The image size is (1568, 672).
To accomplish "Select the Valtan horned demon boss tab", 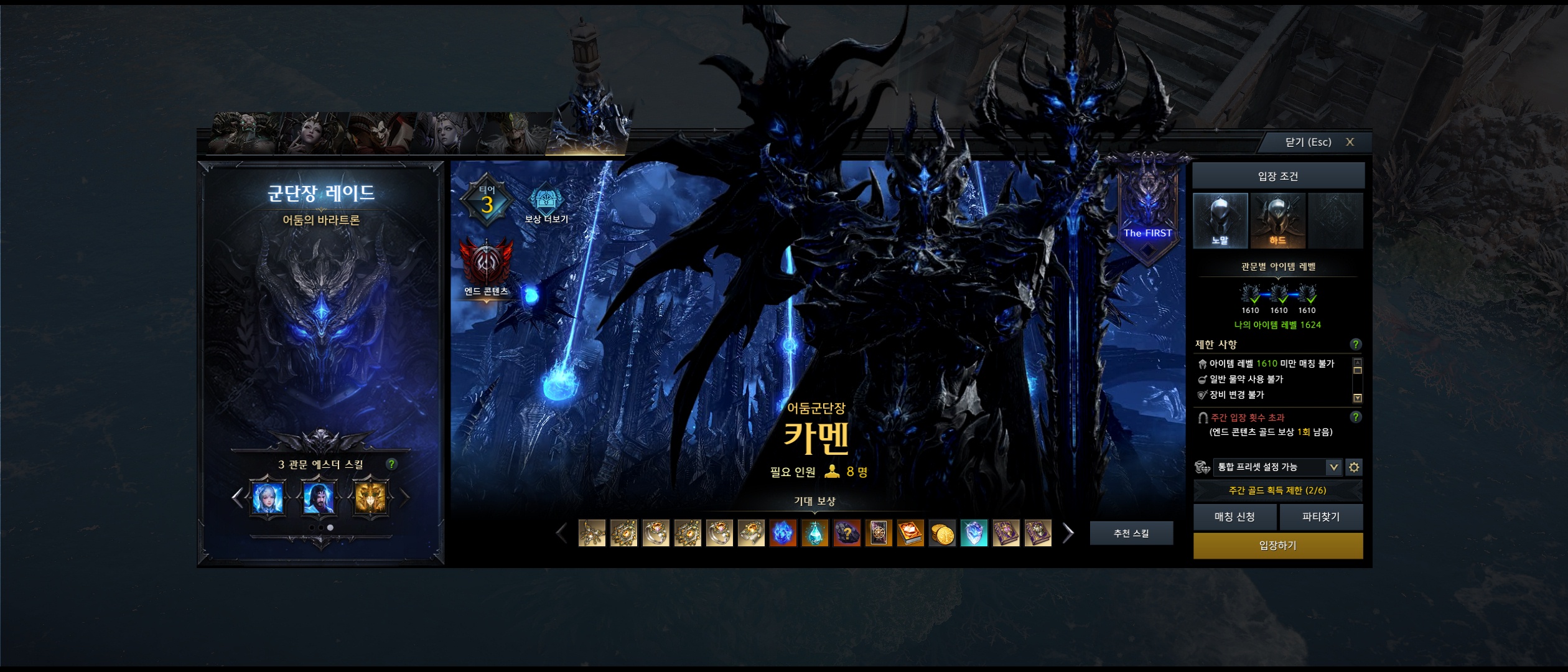I will click(x=244, y=133).
